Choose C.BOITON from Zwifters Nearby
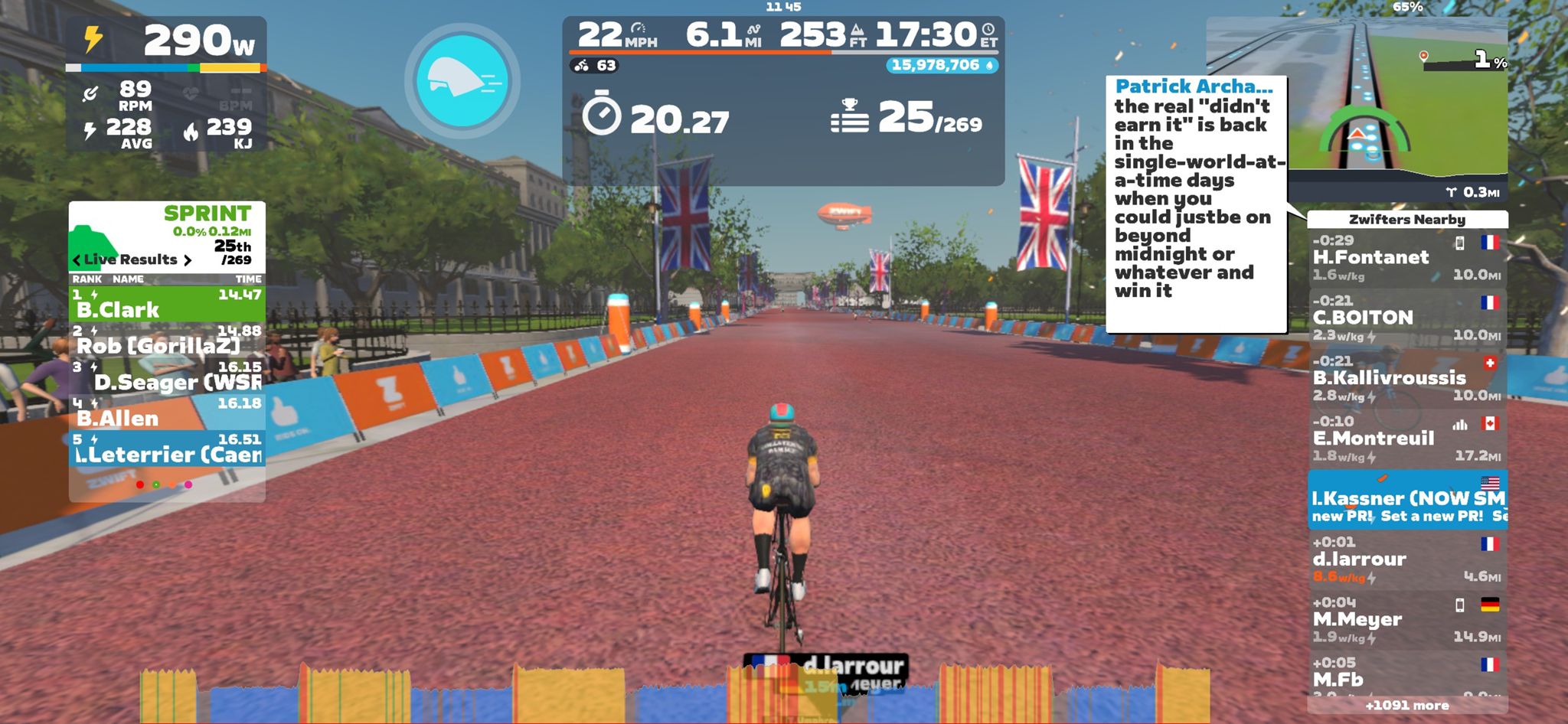1568x724 pixels. [1406, 318]
